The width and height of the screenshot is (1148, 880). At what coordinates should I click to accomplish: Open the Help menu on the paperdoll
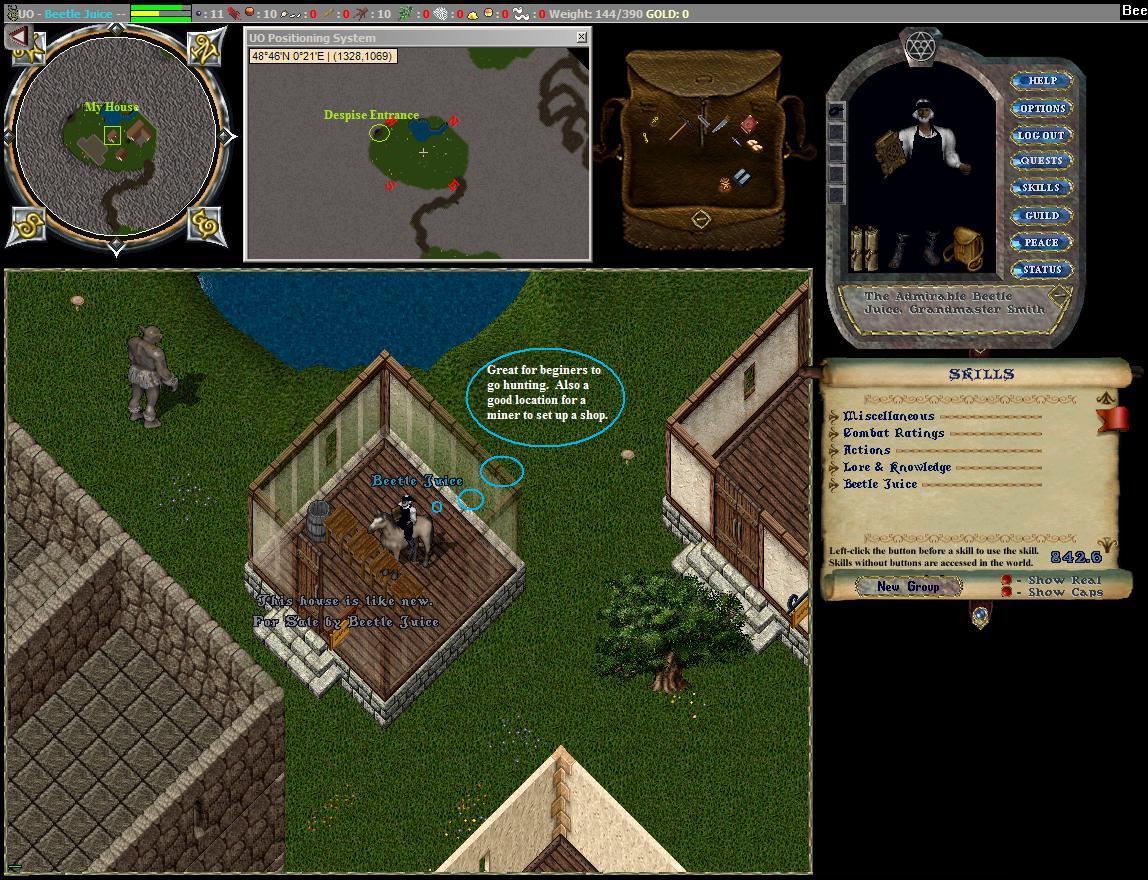(1041, 81)
